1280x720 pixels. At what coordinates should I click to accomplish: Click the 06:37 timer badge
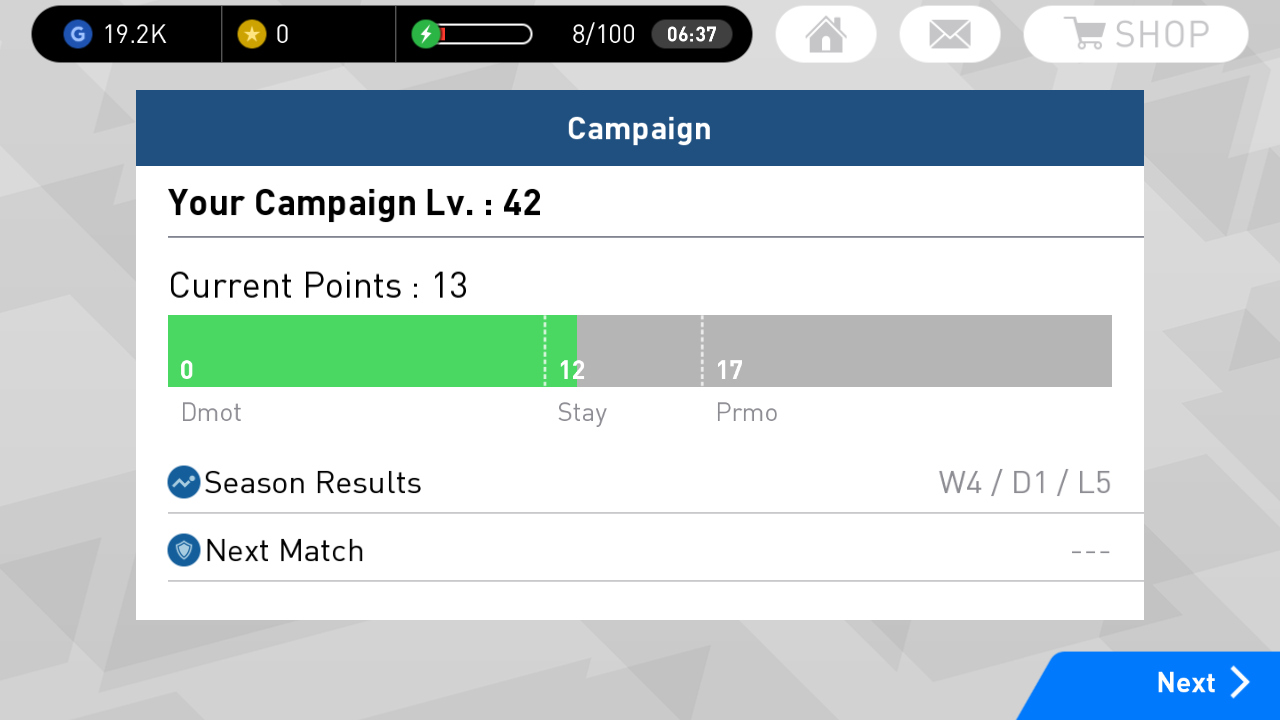coord(692,33)
